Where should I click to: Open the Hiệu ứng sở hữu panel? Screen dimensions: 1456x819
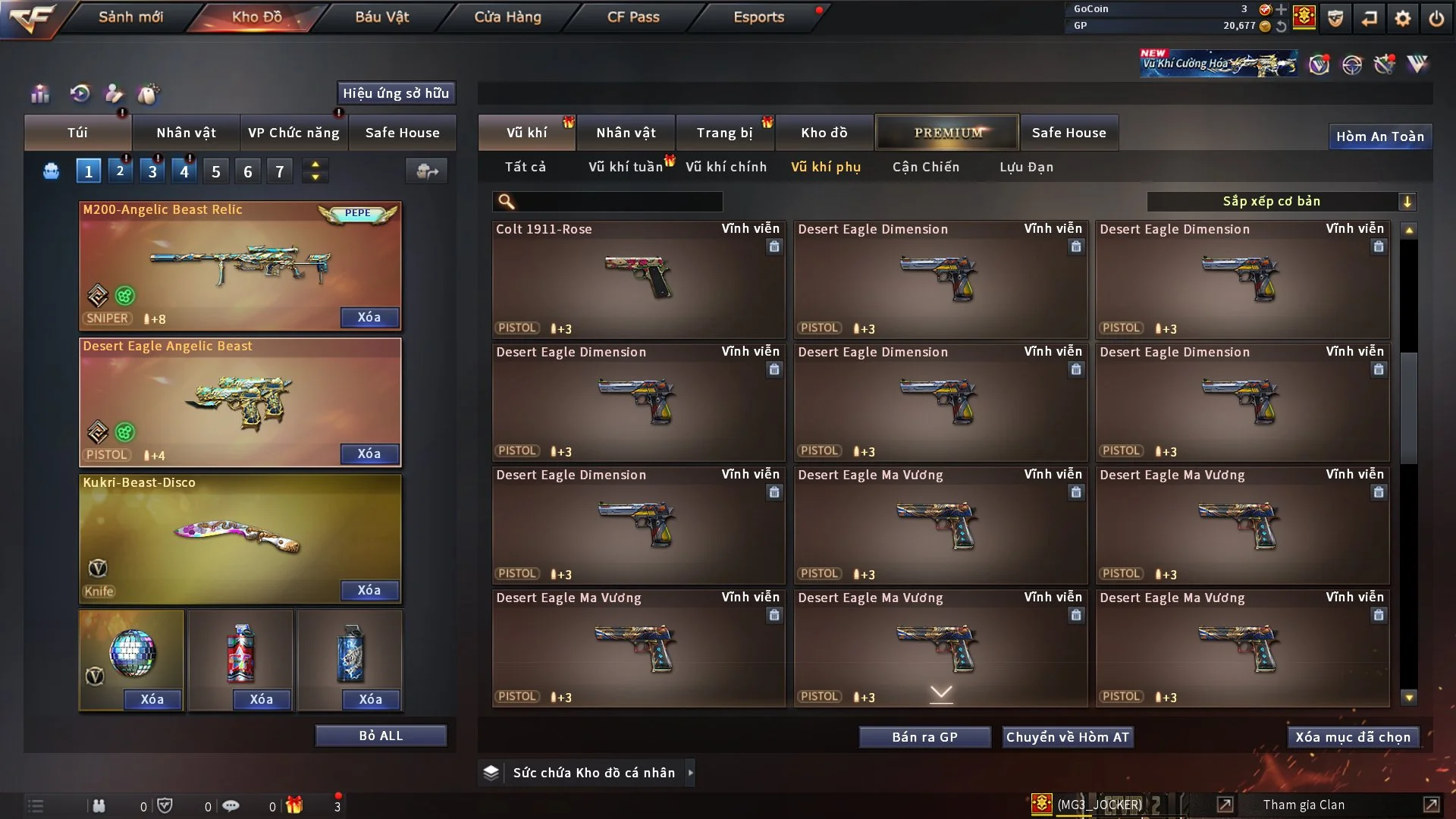396,93
